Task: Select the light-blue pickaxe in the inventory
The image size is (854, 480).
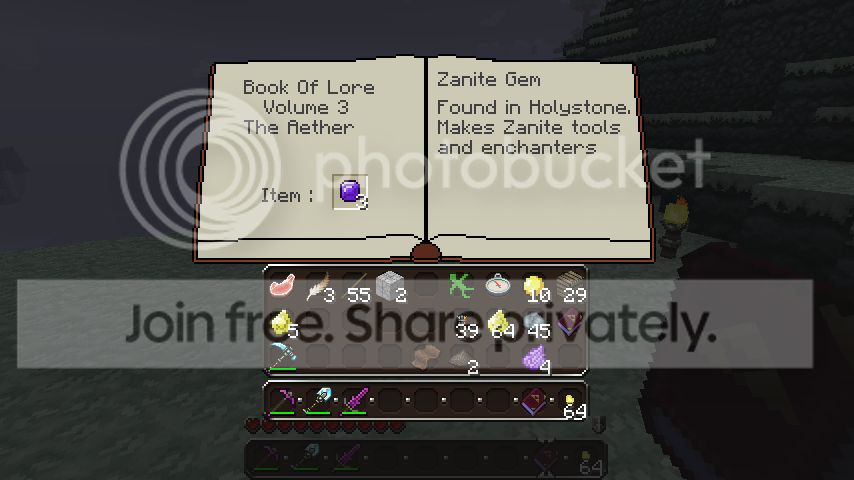Action: click(x=283, y=357)
